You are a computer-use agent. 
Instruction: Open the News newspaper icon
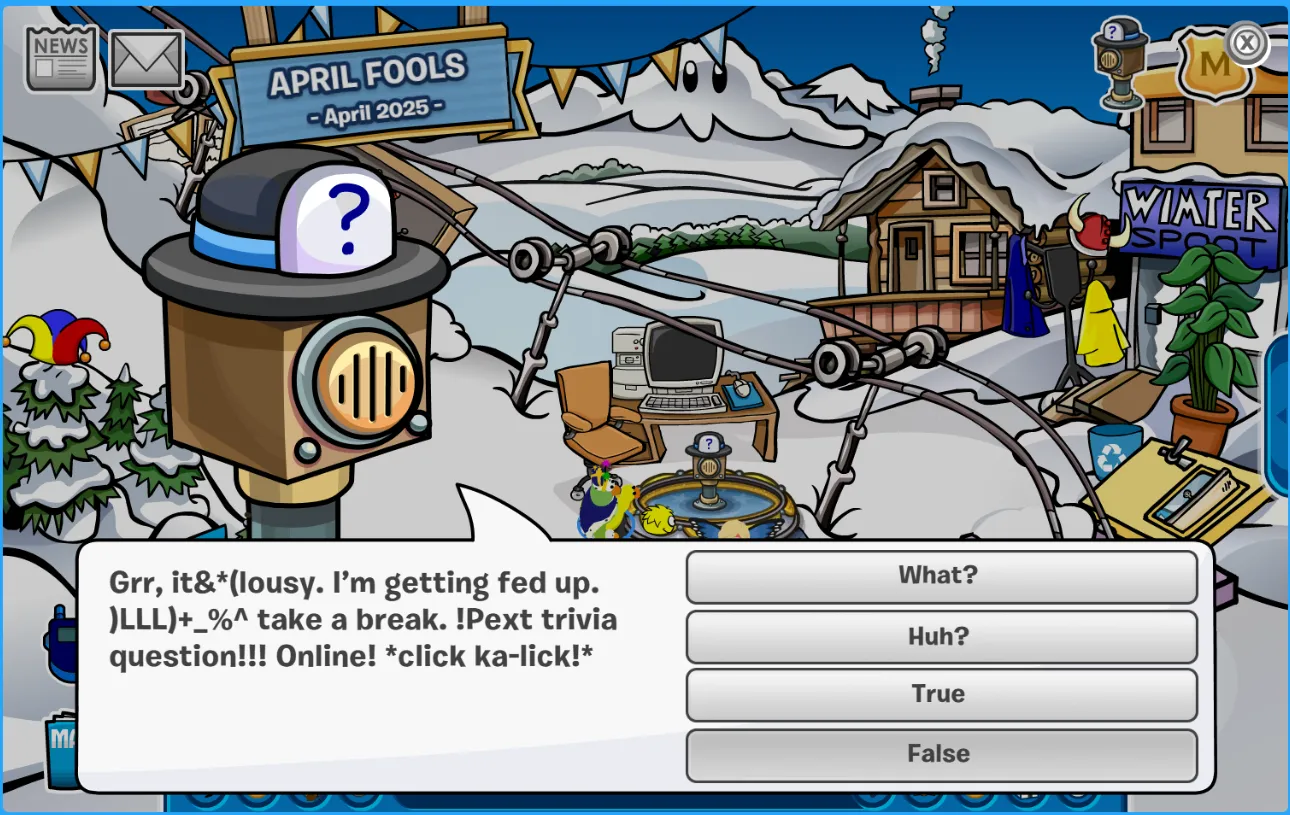click(x=60, y=58)
